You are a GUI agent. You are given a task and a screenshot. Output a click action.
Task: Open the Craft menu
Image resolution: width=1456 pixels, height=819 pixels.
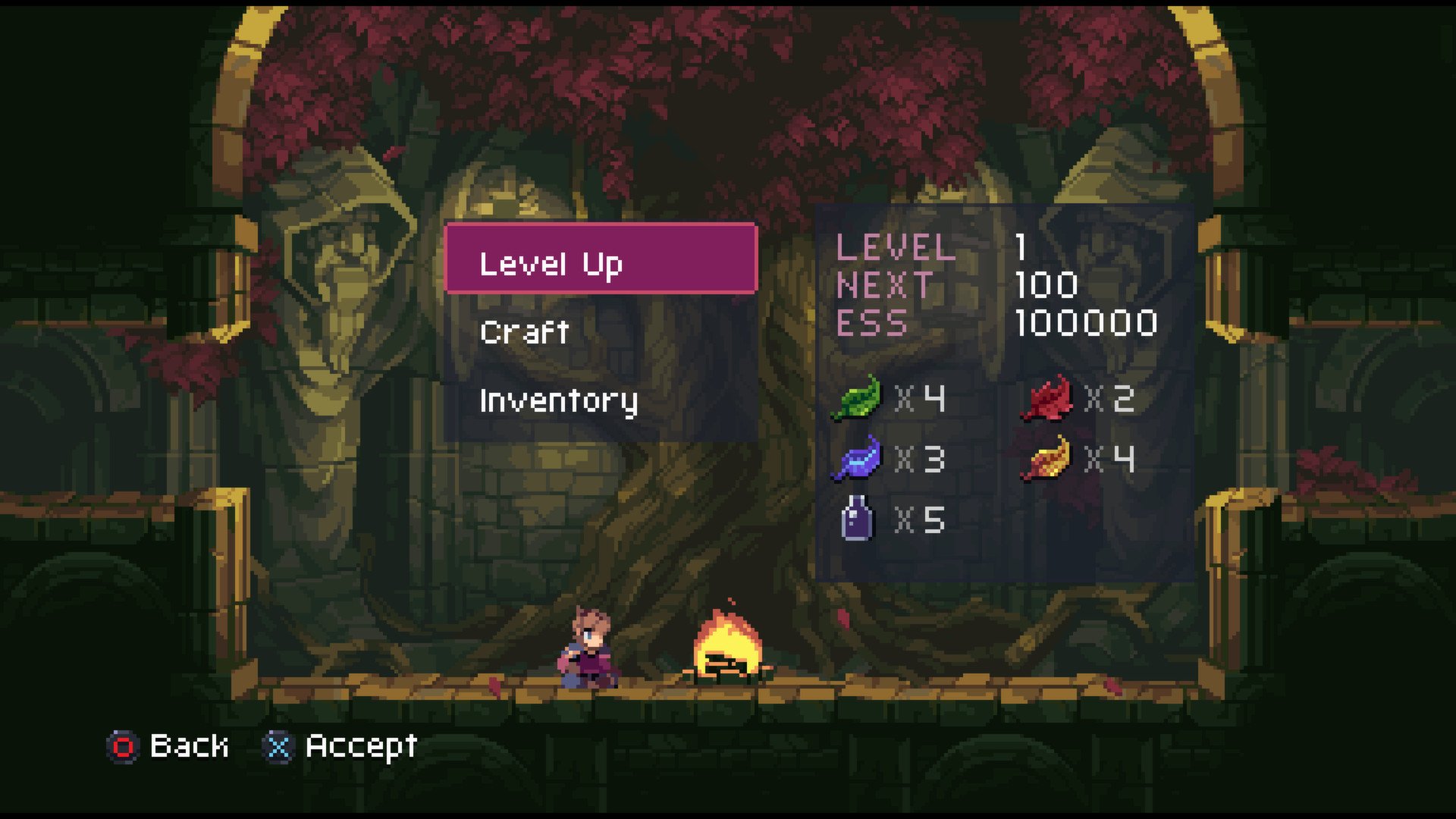525,331
